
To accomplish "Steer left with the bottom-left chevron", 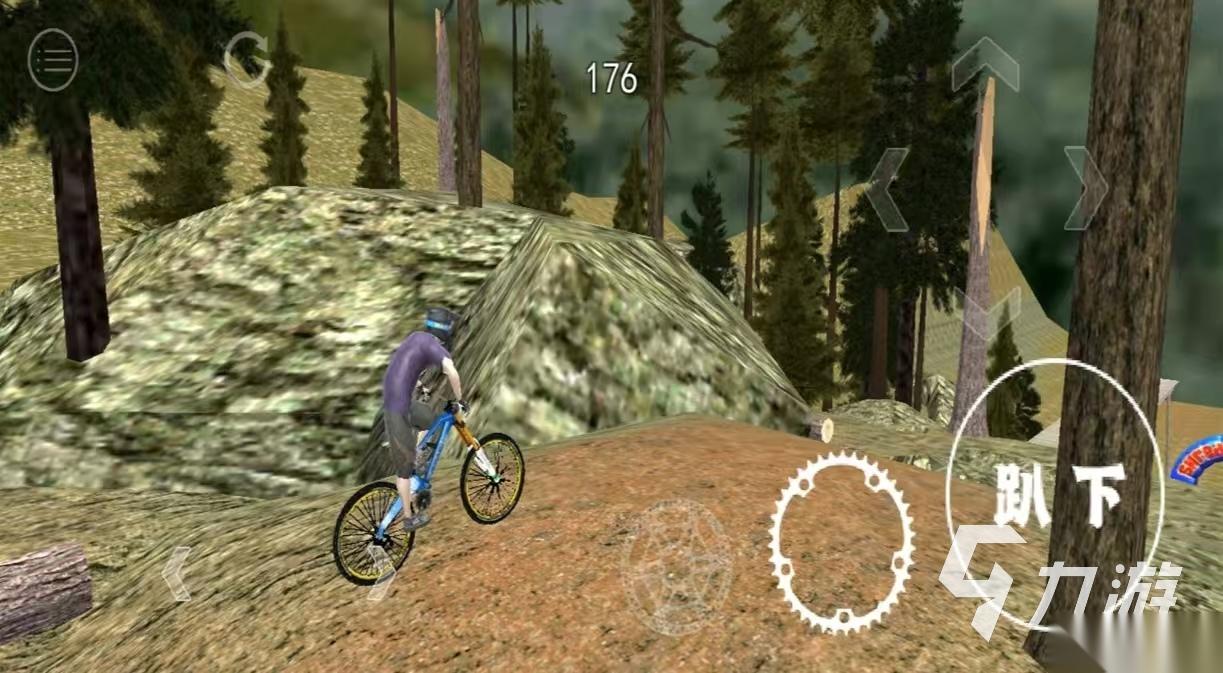I will click(177, 573).
